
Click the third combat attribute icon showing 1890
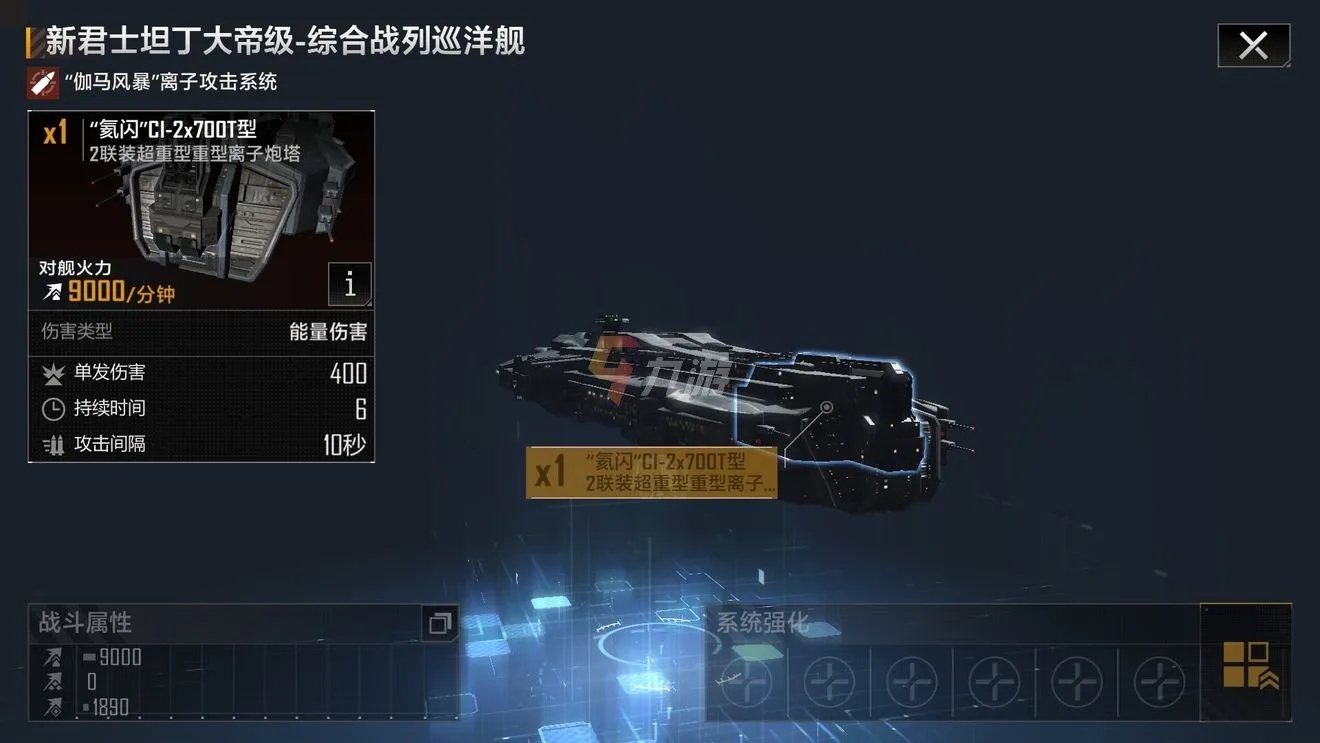coord(52,706)
